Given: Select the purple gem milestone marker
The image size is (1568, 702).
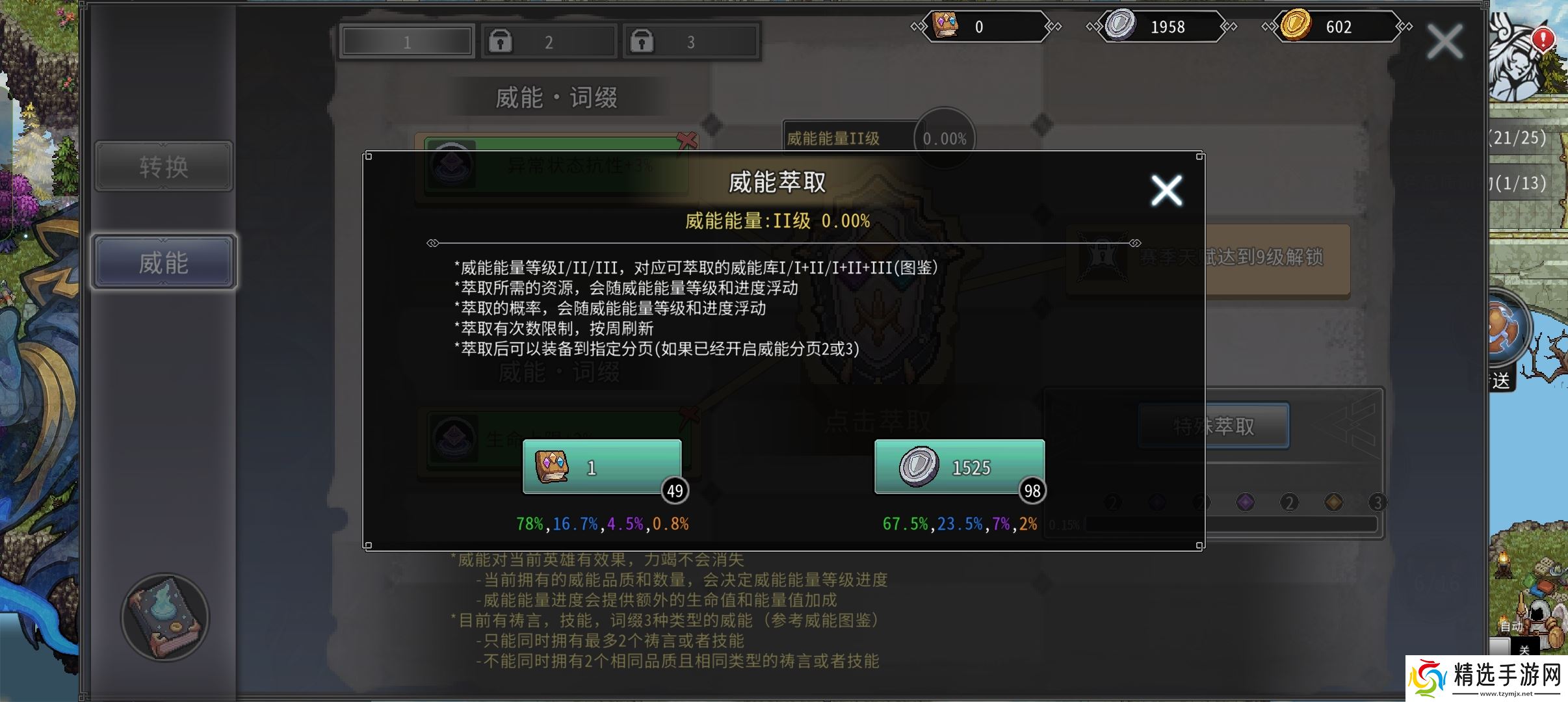Looking at the screenshot, I should coord(1245,501).
